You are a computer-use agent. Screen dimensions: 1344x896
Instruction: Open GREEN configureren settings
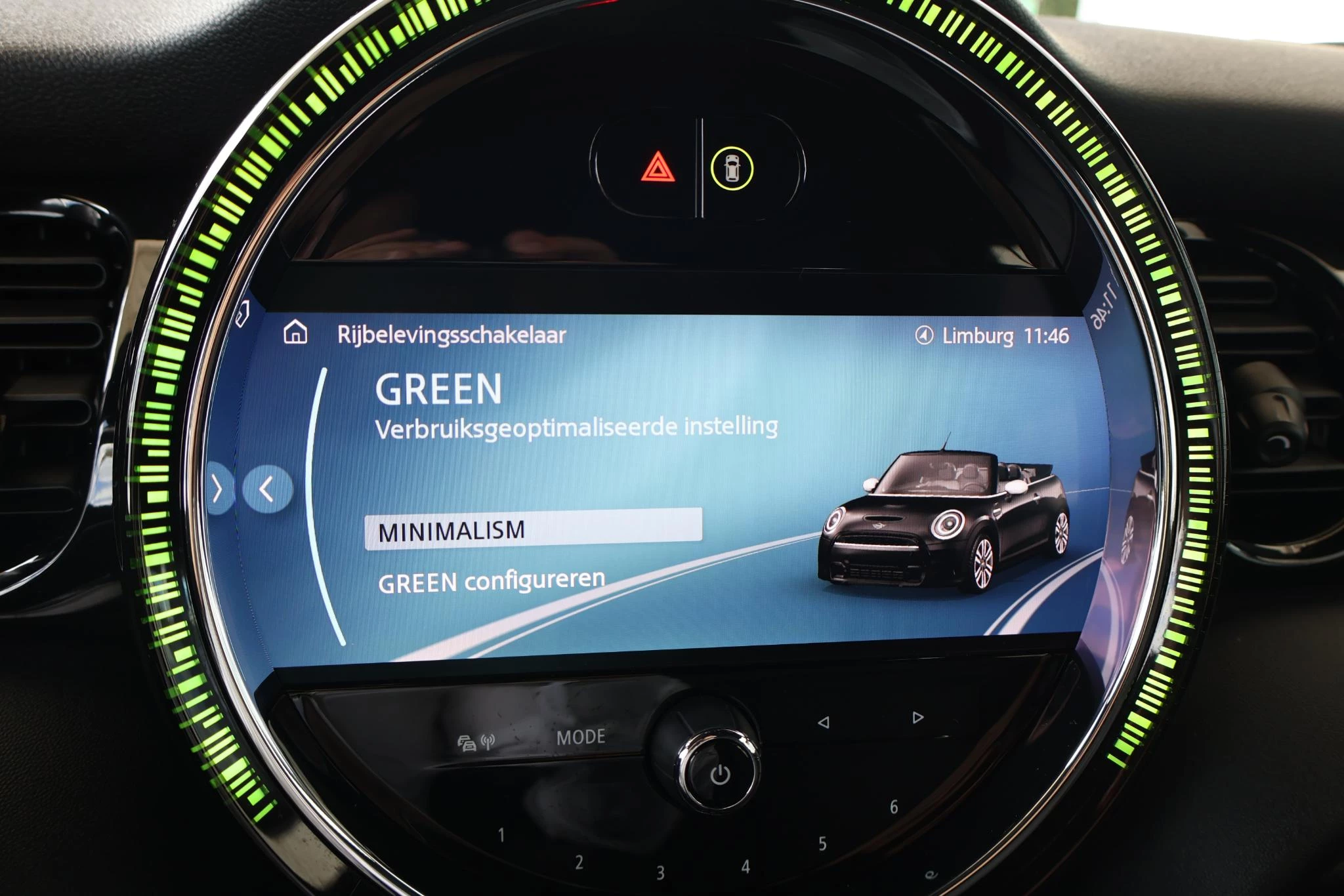pos(492,581)
